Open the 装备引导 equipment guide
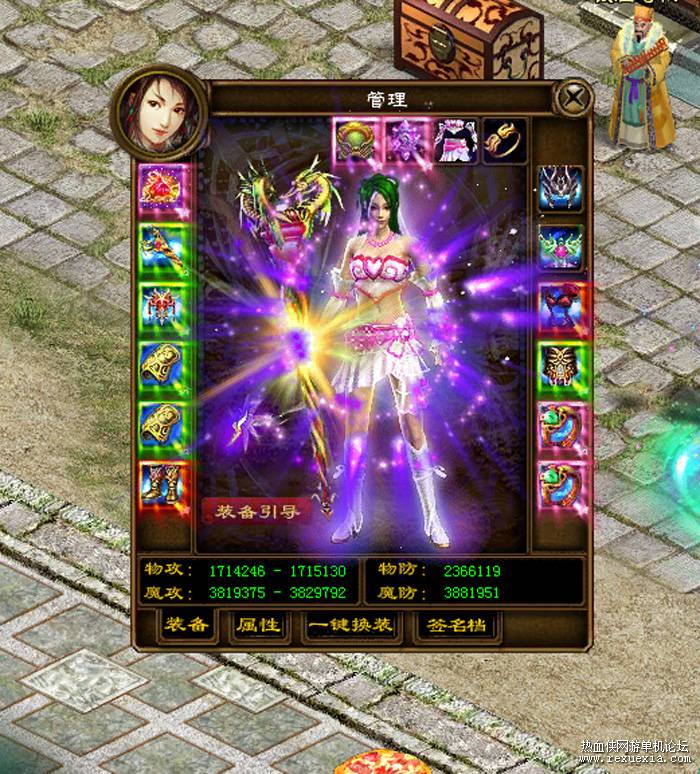Viewport: 700px width, 774px height. (252, 509)
